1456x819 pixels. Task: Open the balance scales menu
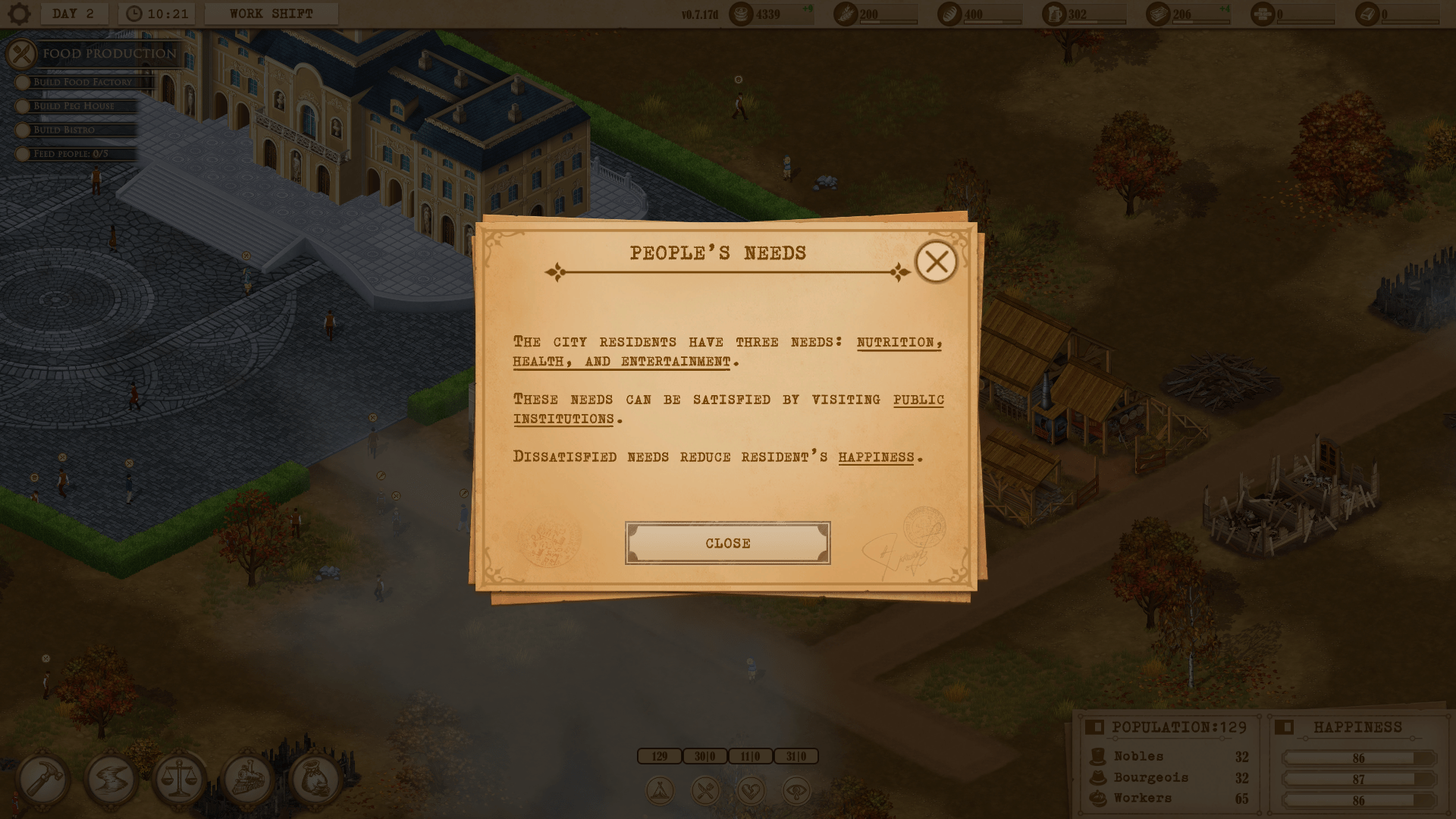point(179,779)
